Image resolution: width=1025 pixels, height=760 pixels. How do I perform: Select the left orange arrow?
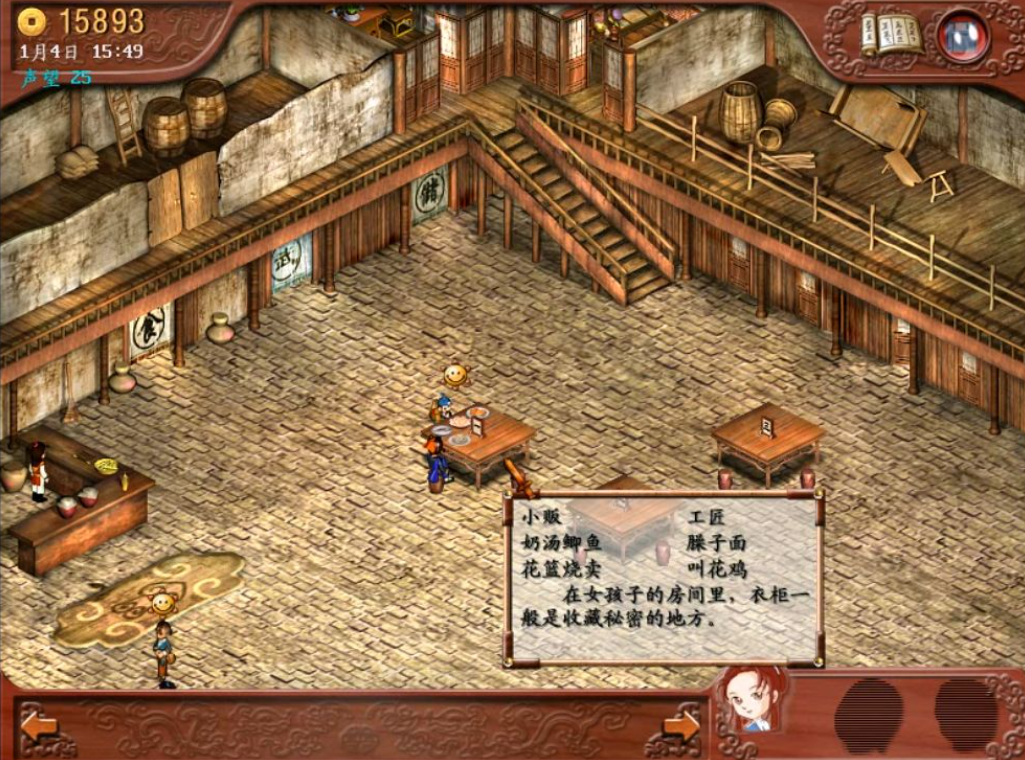(x=39, y=724)
